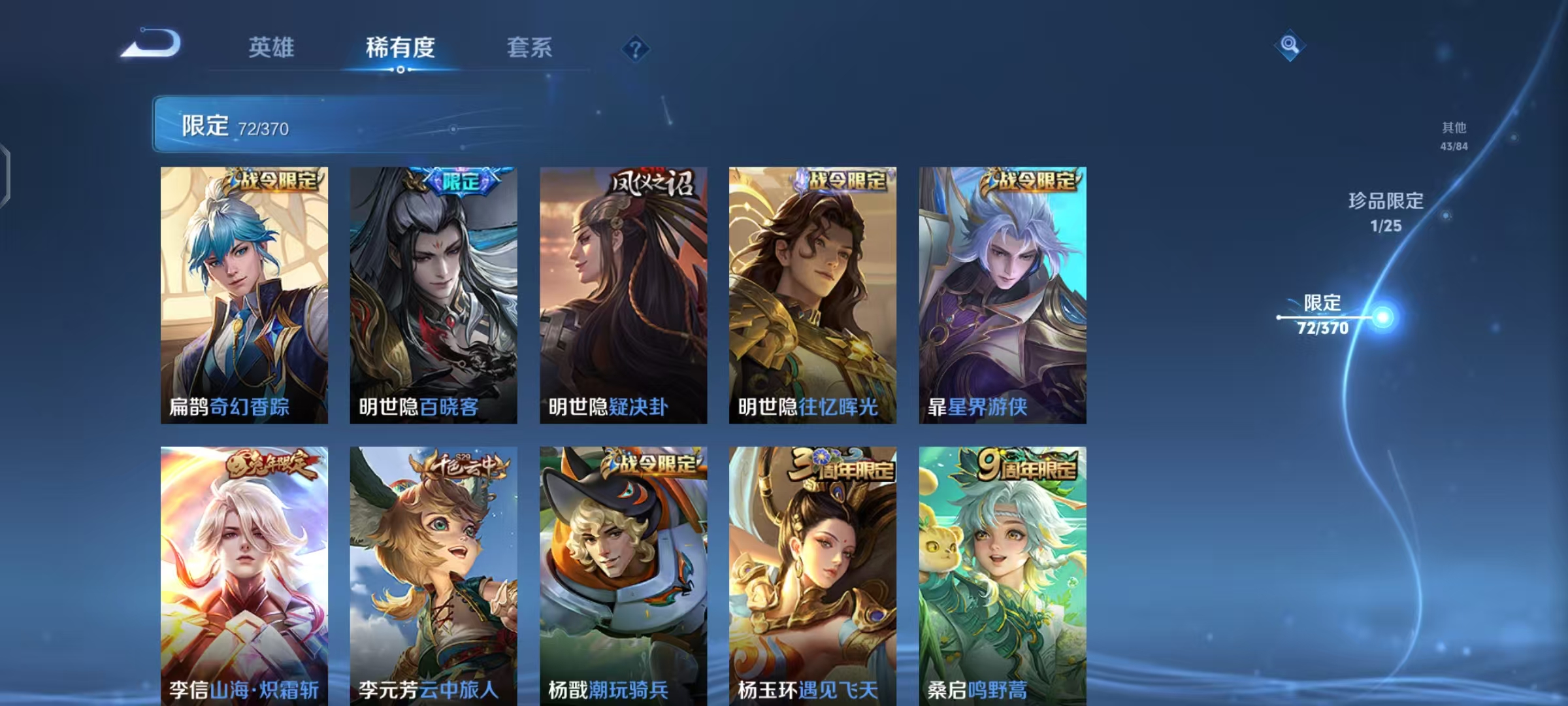The height and width of the screenshot is (706, 1568).
Task: Open the search magnifier icon
Action: (x=1290, y=46)
